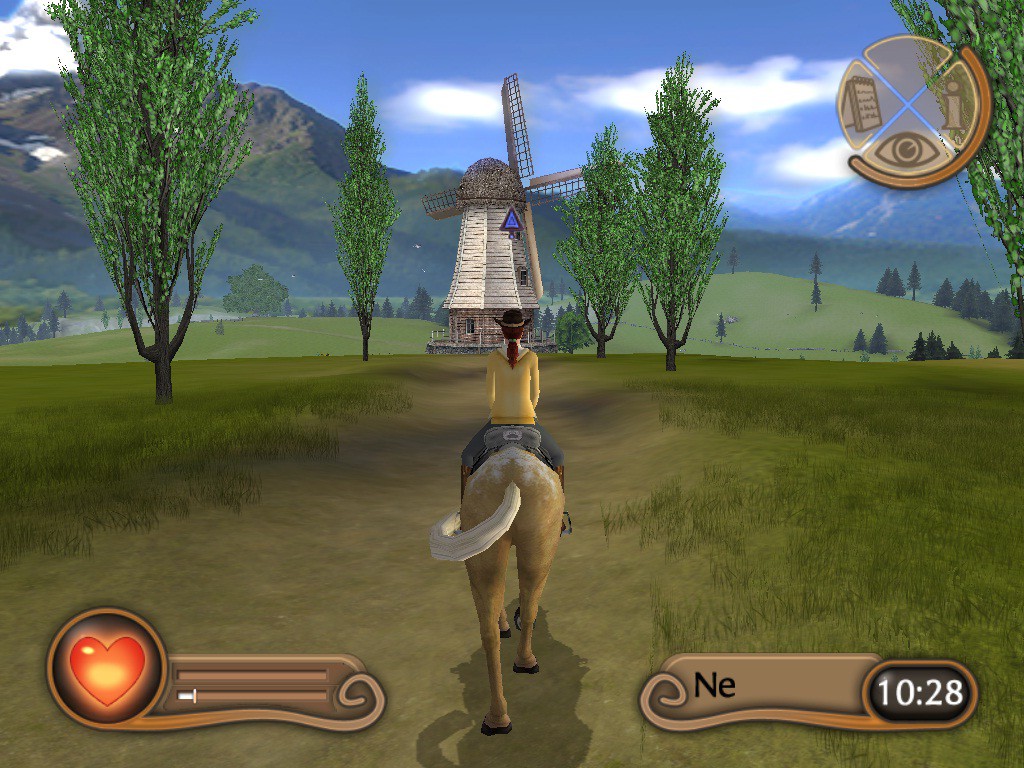Click the information 'i' icon

[x=953, y=105]
